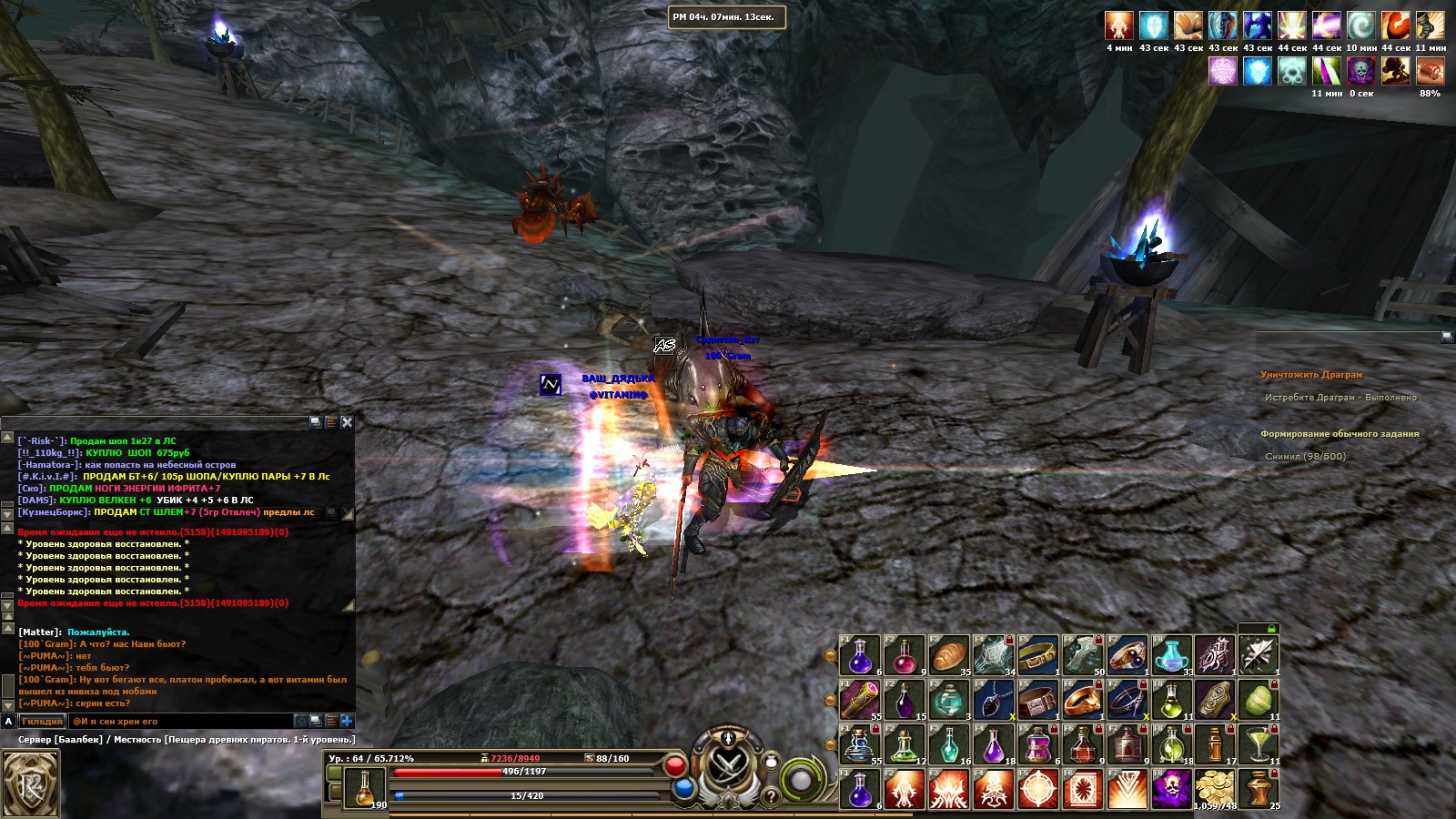Viewport: 1456px width, 819px height.
Task: Open help with the question mark button
Action: [x=771, y=797]
